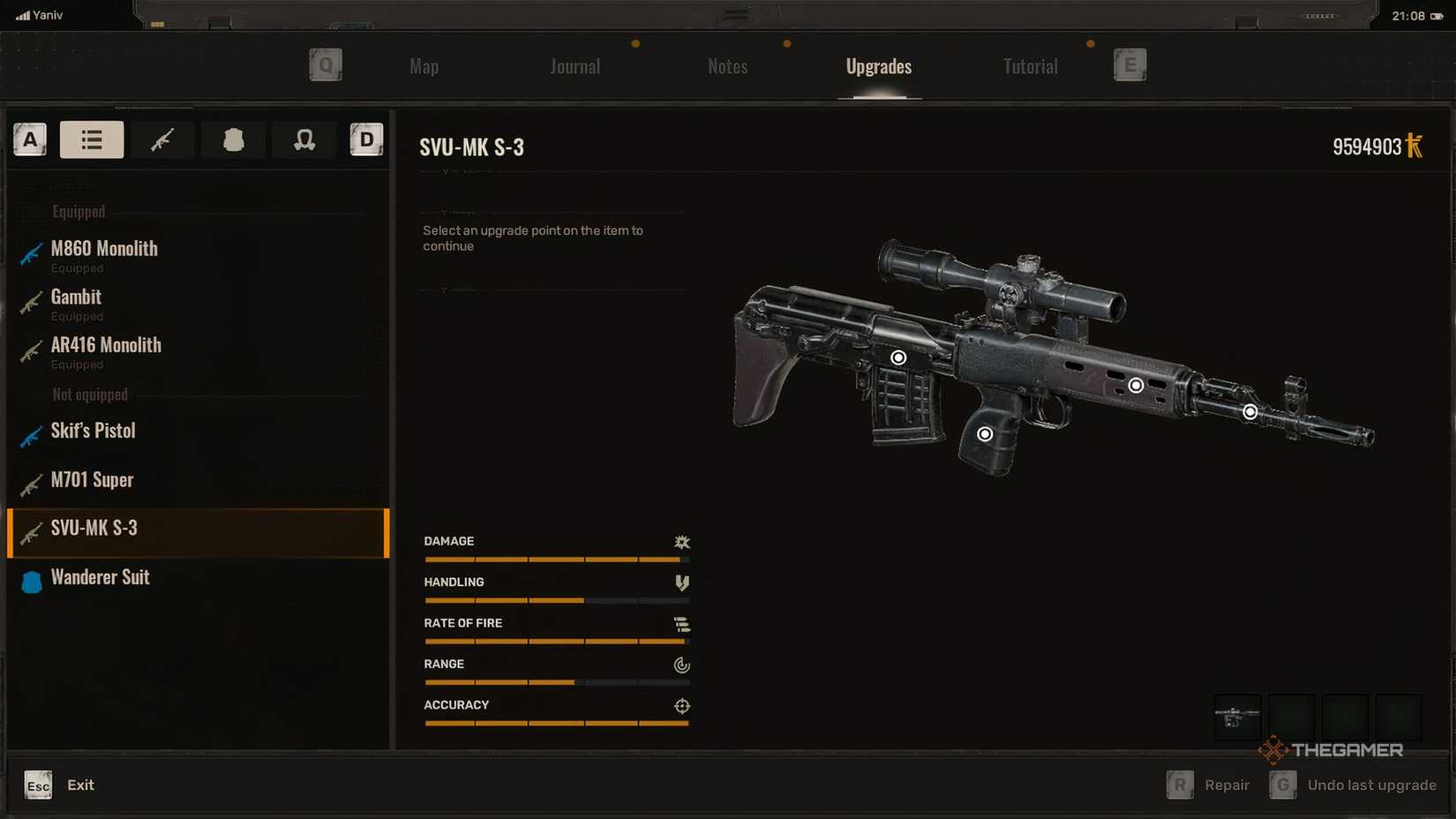Filter list by body armor icon
Viewport: 1456px width, 819px height.
[x=233, y=139]
